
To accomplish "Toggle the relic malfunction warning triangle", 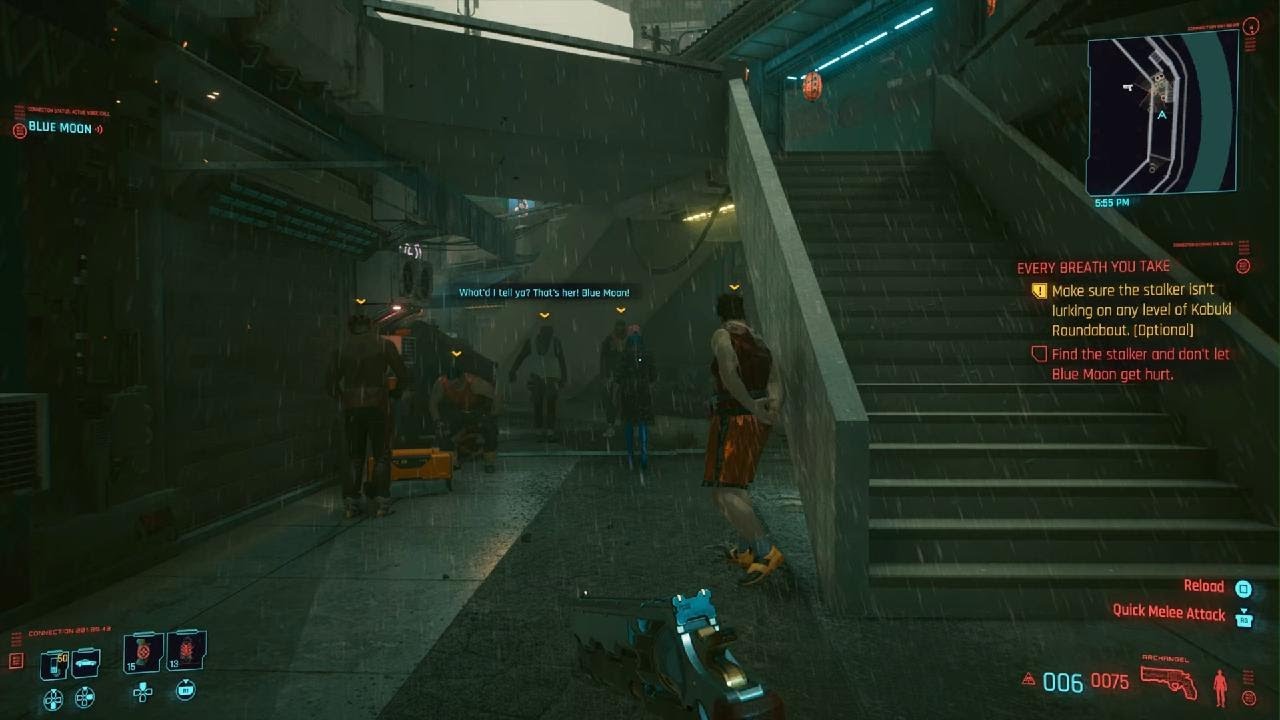I will (x=1028, y=678).
